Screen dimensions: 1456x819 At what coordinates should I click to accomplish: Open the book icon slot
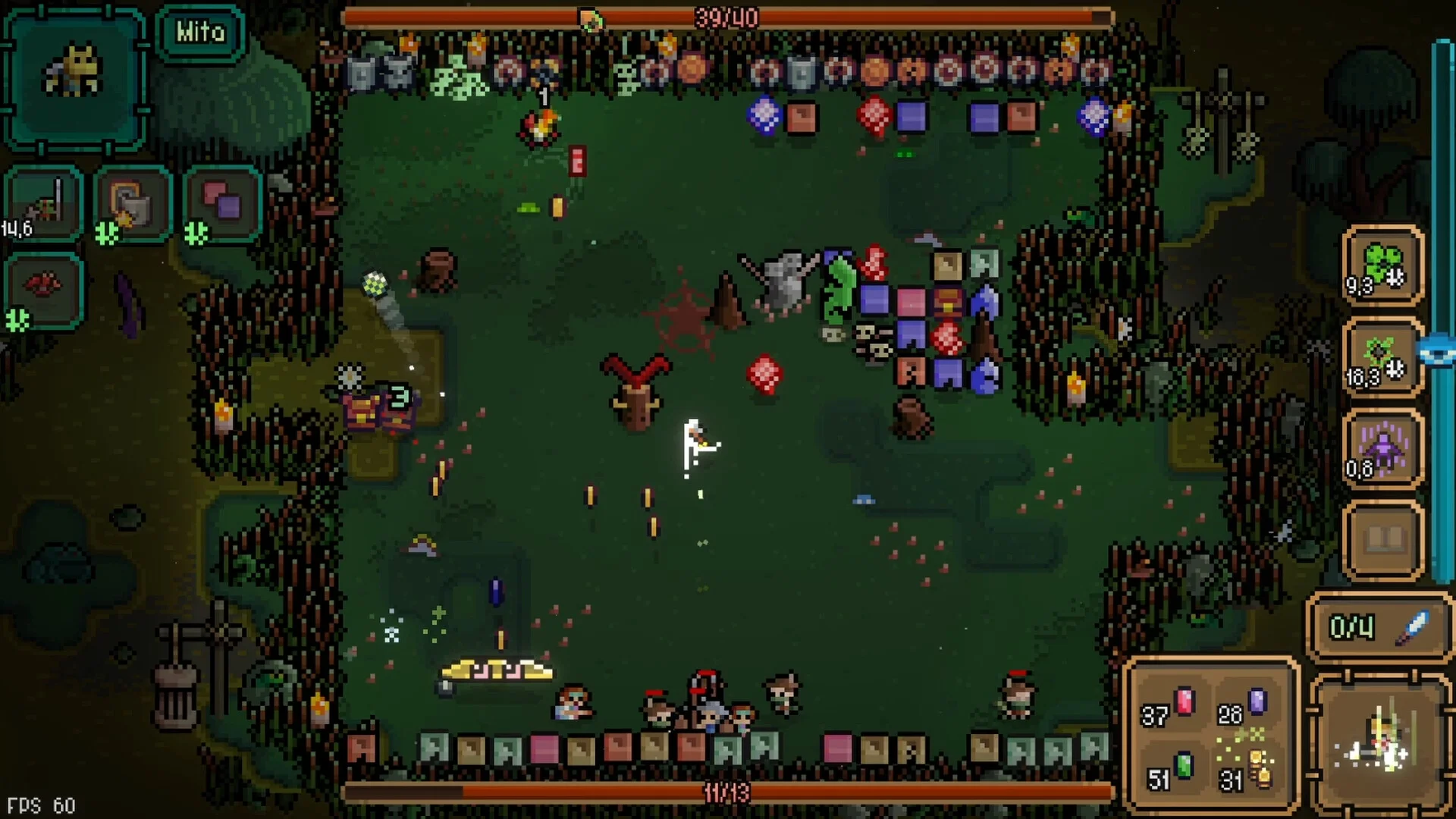click(x=1383, y=540)
